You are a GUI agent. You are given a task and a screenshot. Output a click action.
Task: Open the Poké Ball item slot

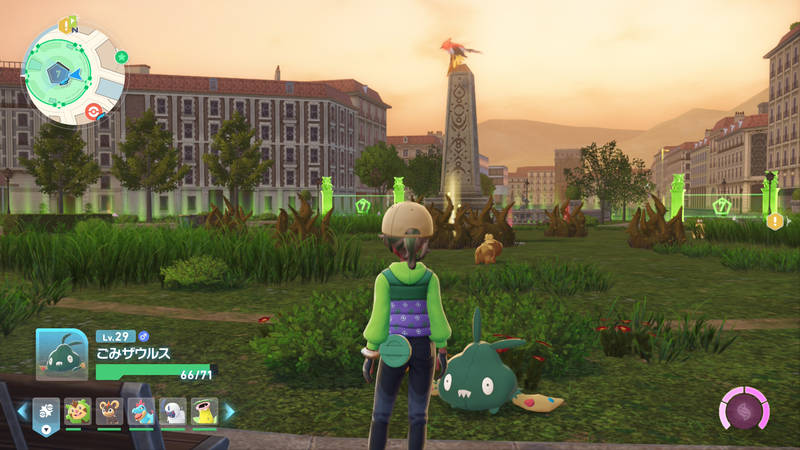[x=48, y=411]
